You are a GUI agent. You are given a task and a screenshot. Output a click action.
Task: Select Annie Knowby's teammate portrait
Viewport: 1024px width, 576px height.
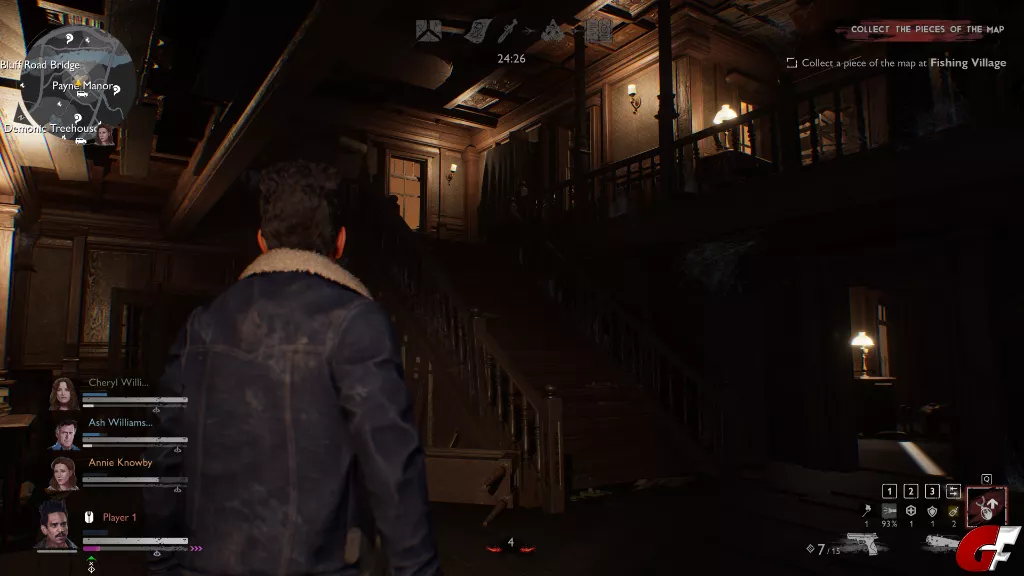click(x=64, y=474)
